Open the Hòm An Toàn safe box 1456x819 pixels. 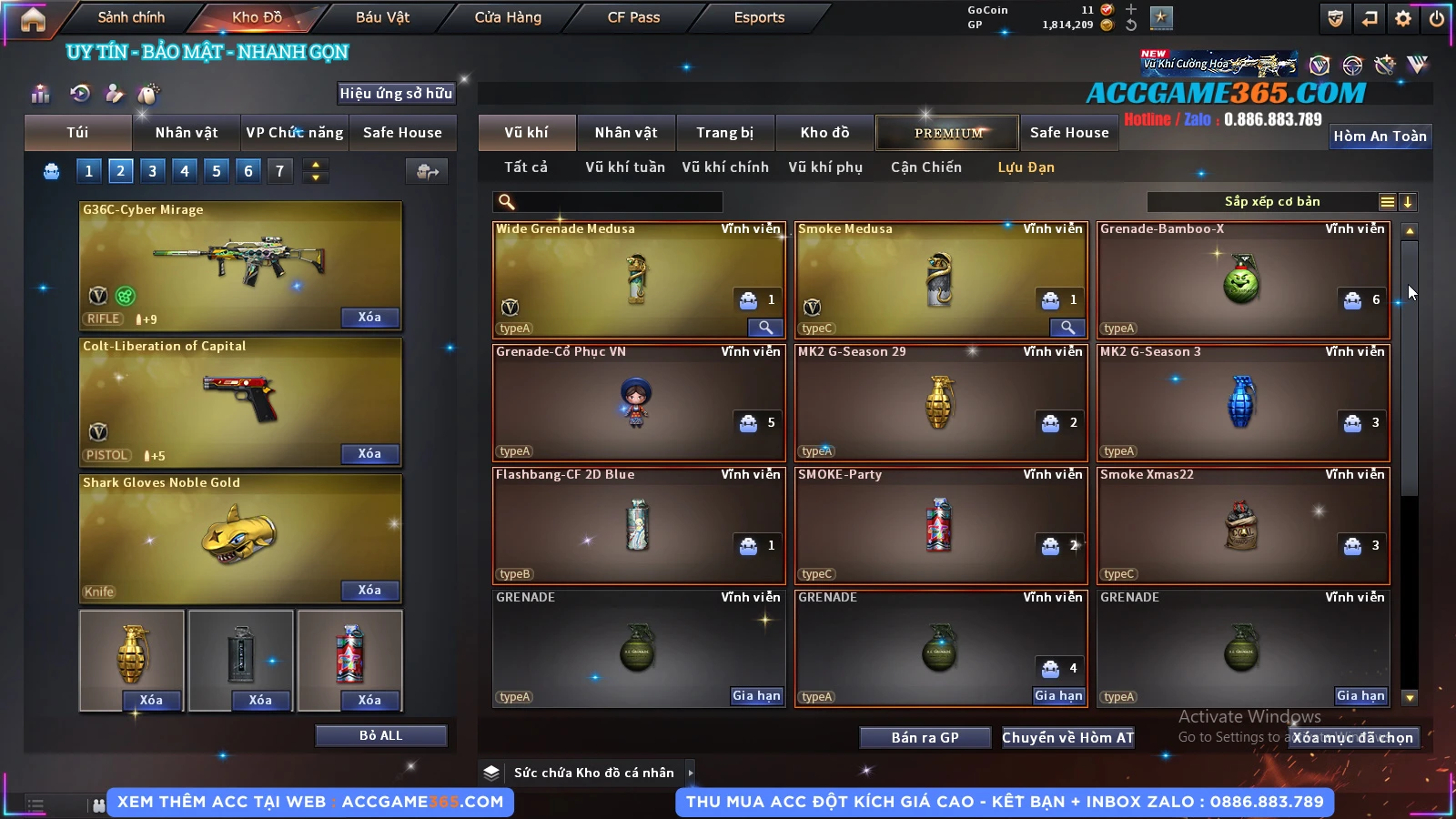[x=1380, y=136]
